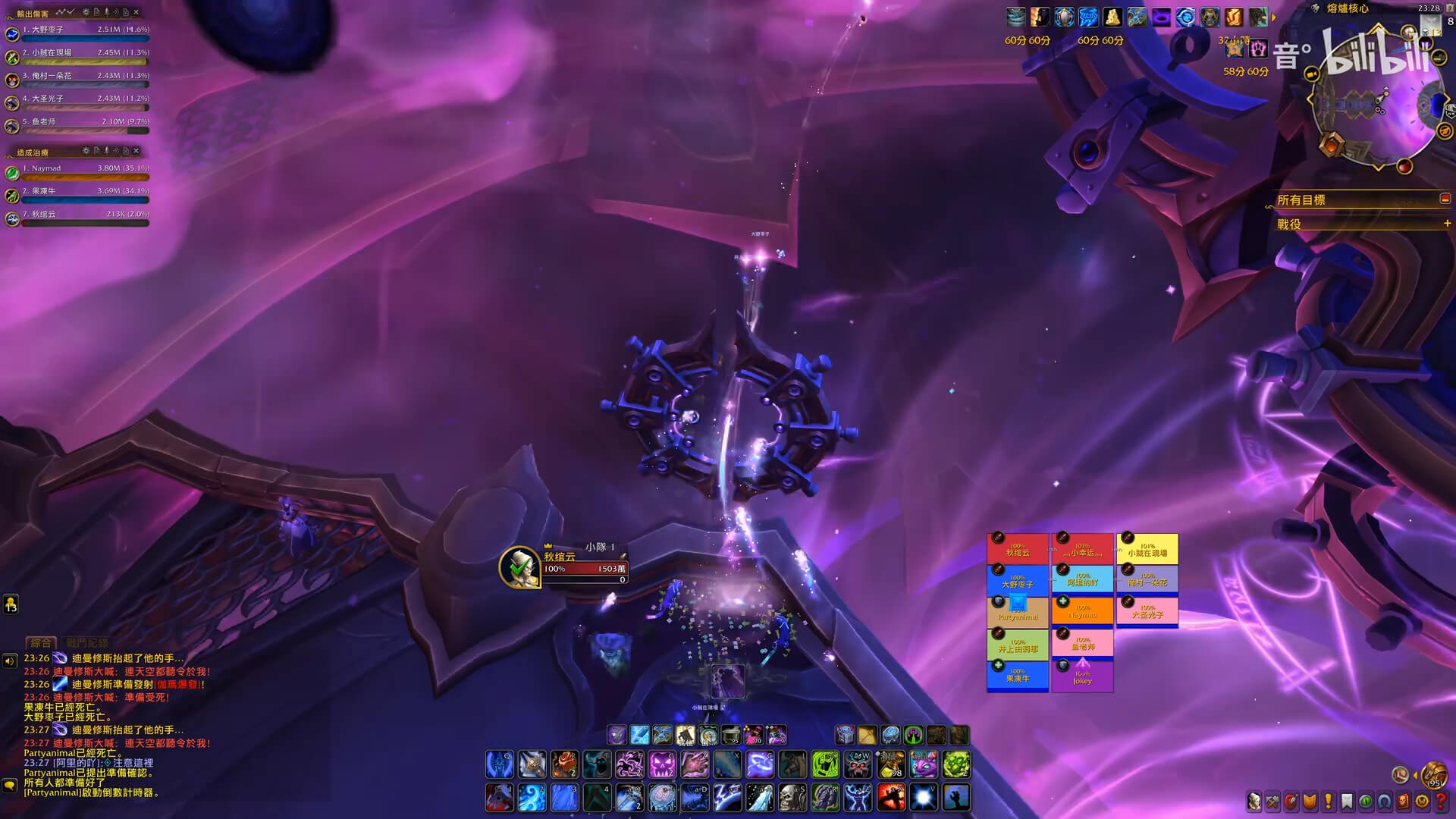
Task: Click 果凍牛's blue raid frame
Action: point(1018,675)
